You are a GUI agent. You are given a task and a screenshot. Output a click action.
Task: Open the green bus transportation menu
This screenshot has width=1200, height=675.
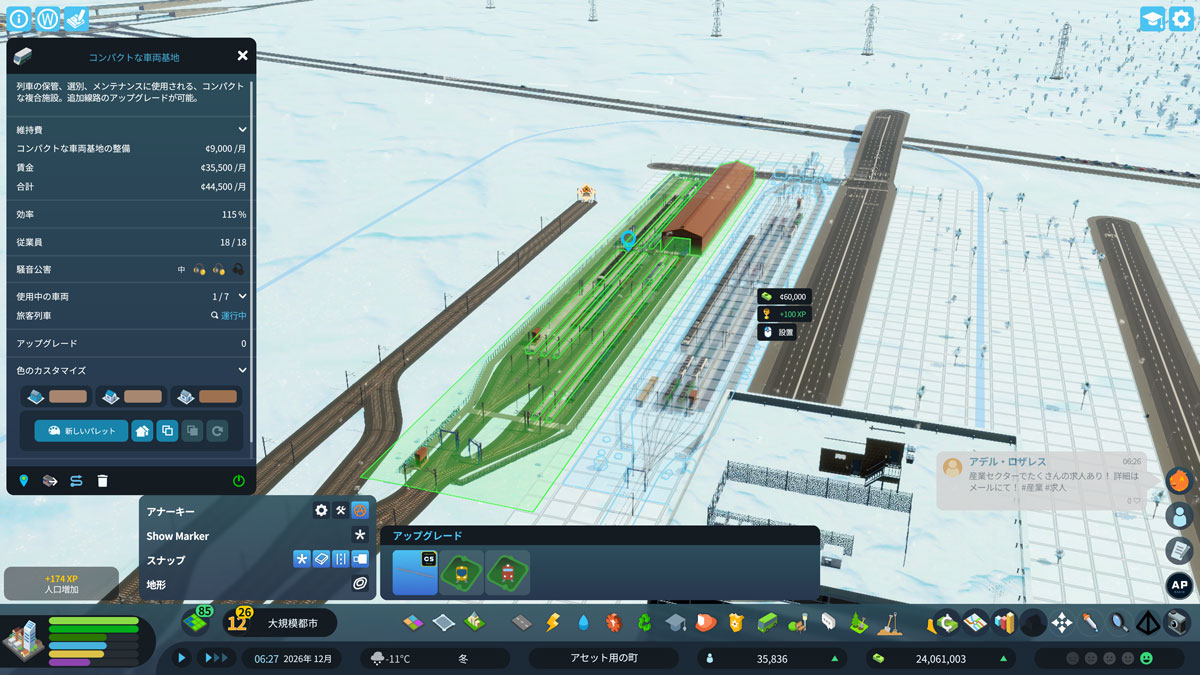point(767,622)
